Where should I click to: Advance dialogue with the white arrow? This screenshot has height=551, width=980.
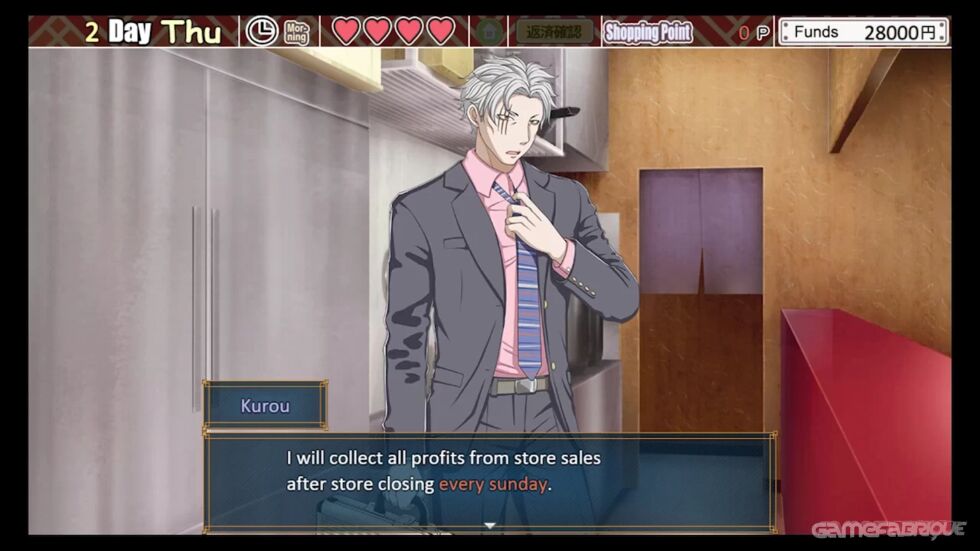pos(489,524)
